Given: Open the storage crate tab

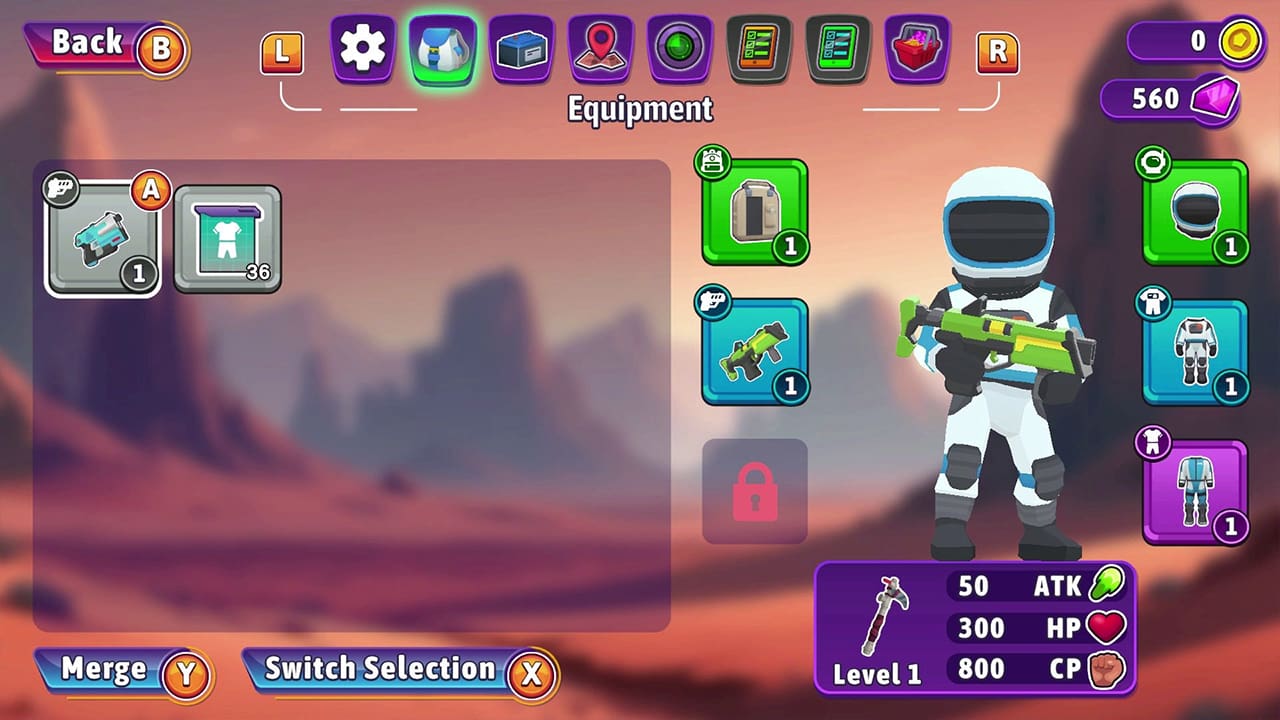Looking at the screenshot, I should click(520, 48).
